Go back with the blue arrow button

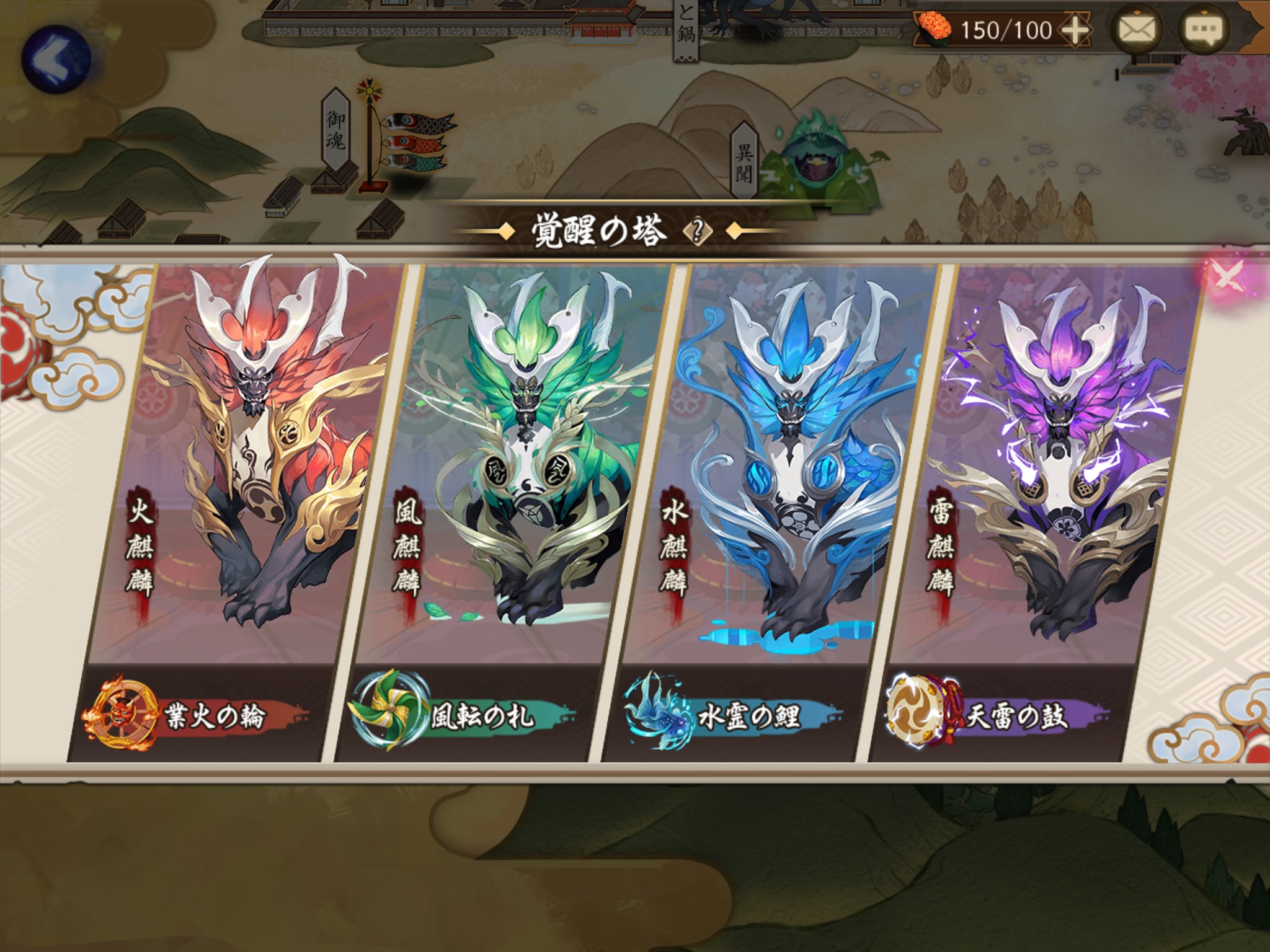(56, 59)
